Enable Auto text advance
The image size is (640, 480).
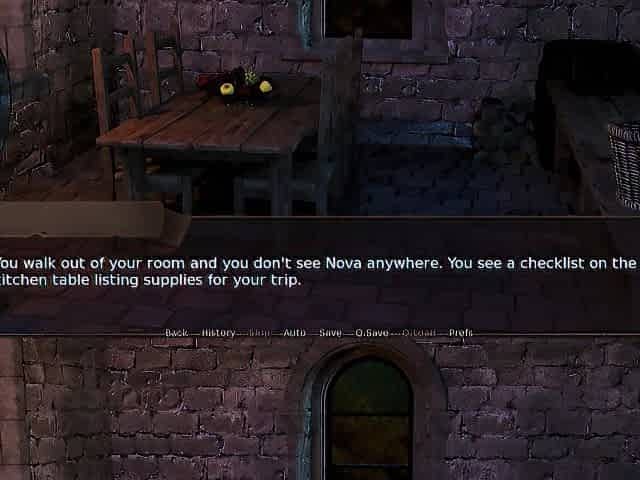(295, 332)
